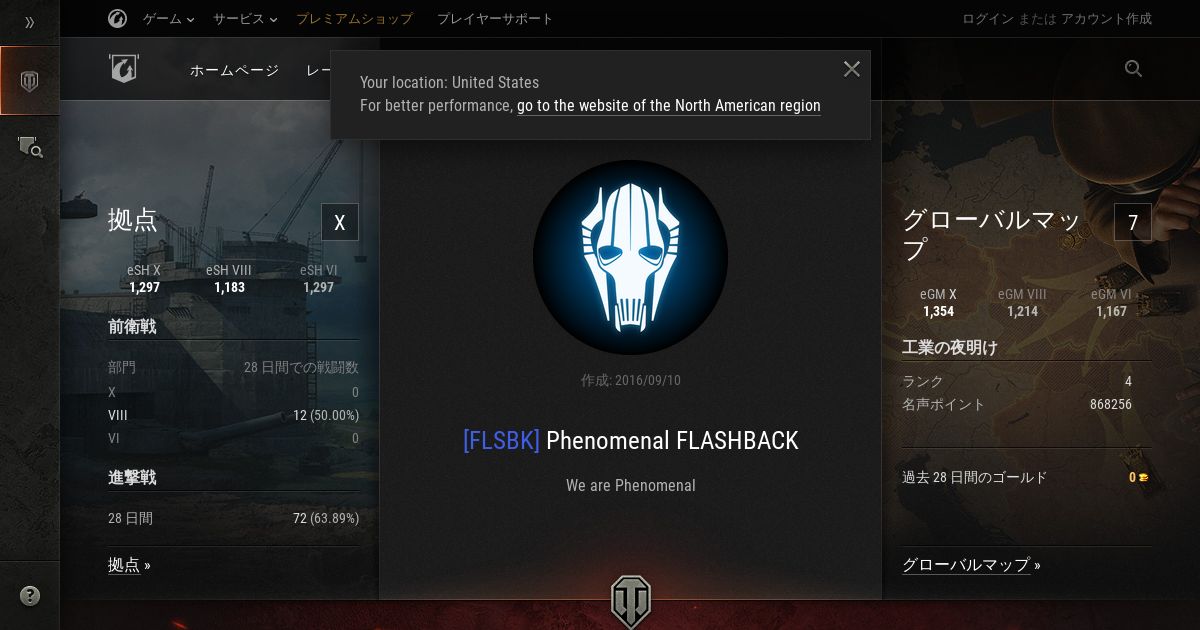This screenshot has height=630, width=1200.
Task: Visit the プレミアムショップ
Action: 354,19
